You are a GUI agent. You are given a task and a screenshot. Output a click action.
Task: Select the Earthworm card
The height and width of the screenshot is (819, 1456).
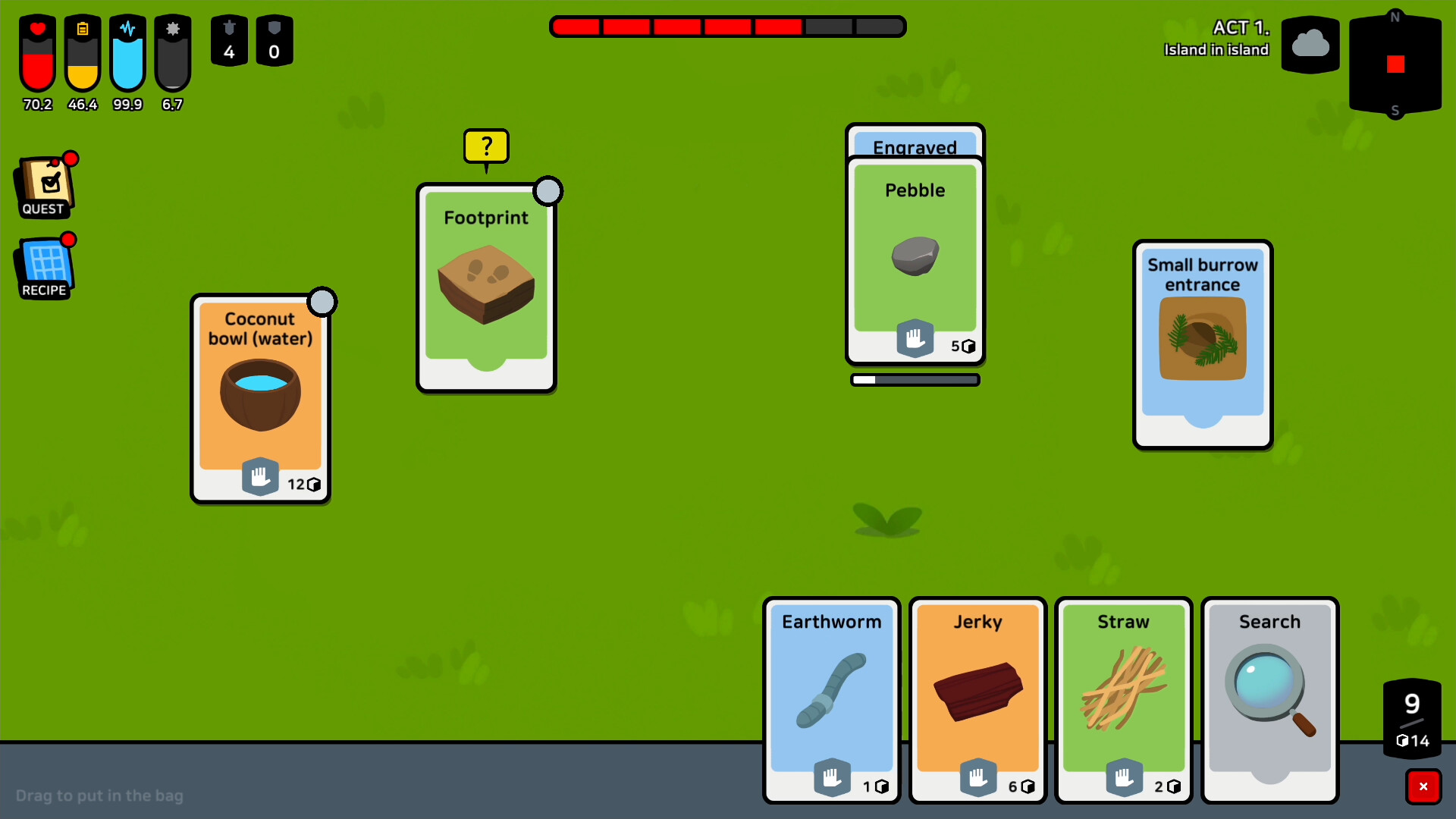pos(831,698)
